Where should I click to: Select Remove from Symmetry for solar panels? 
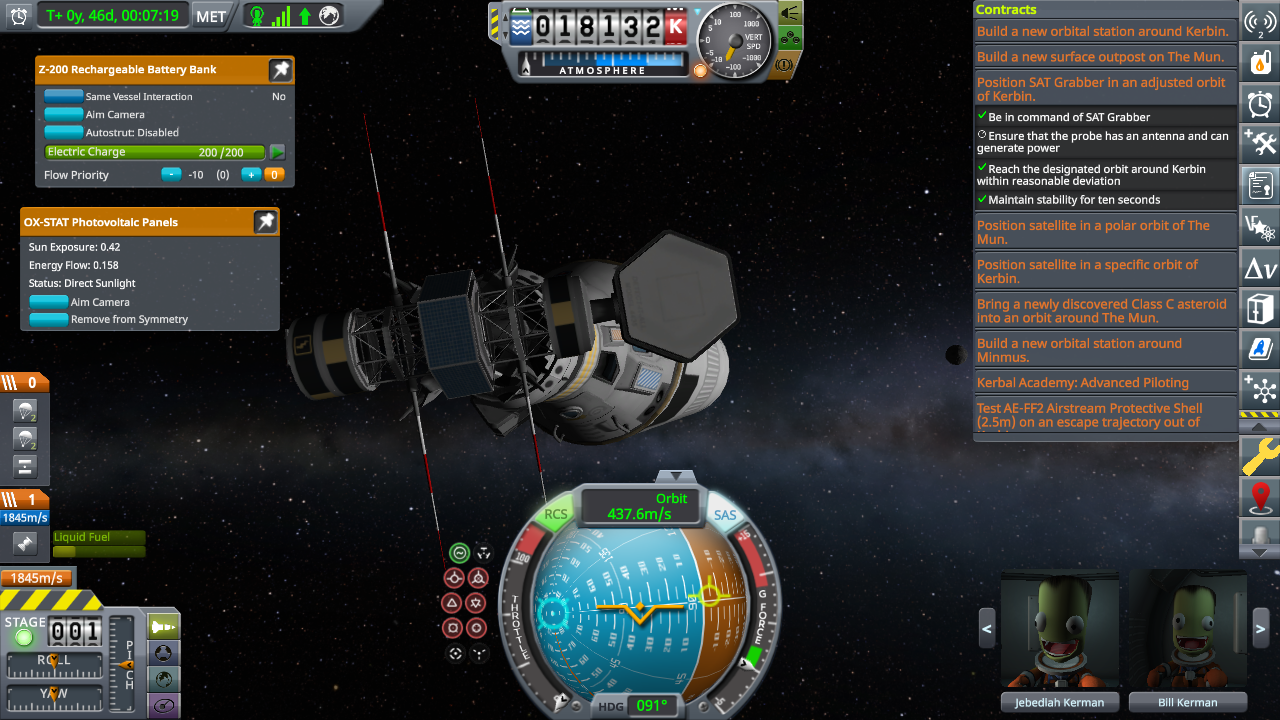click(49, 320)
